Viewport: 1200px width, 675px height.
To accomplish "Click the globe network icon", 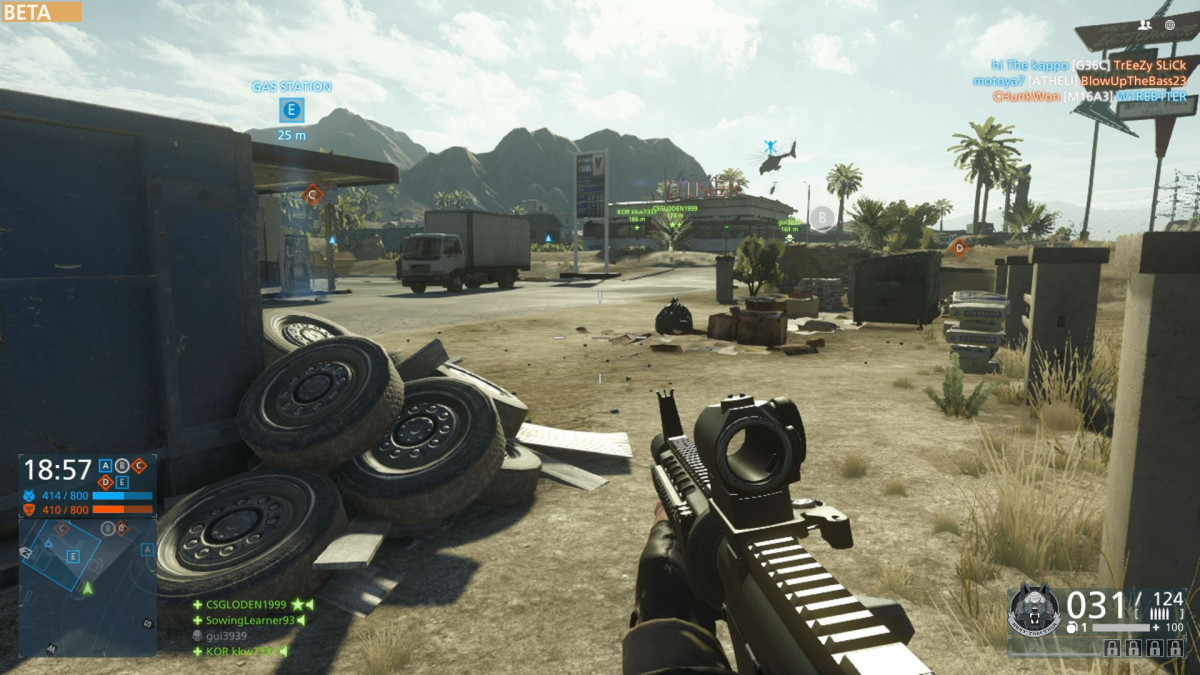I will (x=1169, y=25).
